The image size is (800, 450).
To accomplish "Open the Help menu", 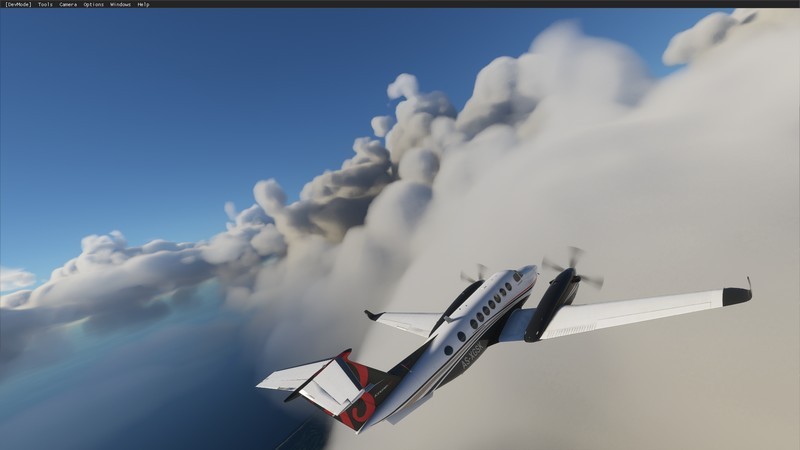I will point(143,4).
